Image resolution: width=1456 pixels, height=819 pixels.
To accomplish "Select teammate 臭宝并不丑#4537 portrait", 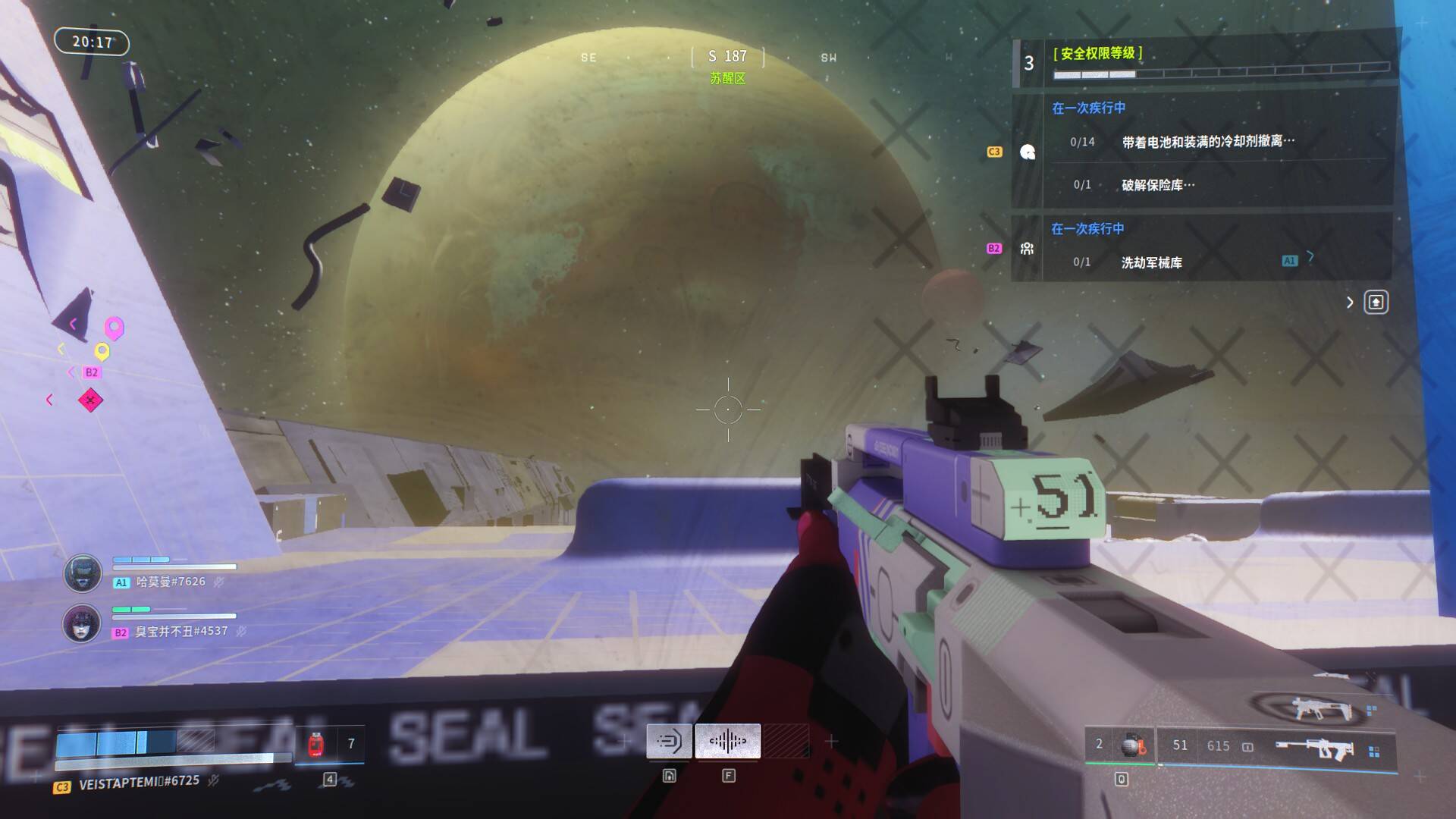I will click(82, 623).
